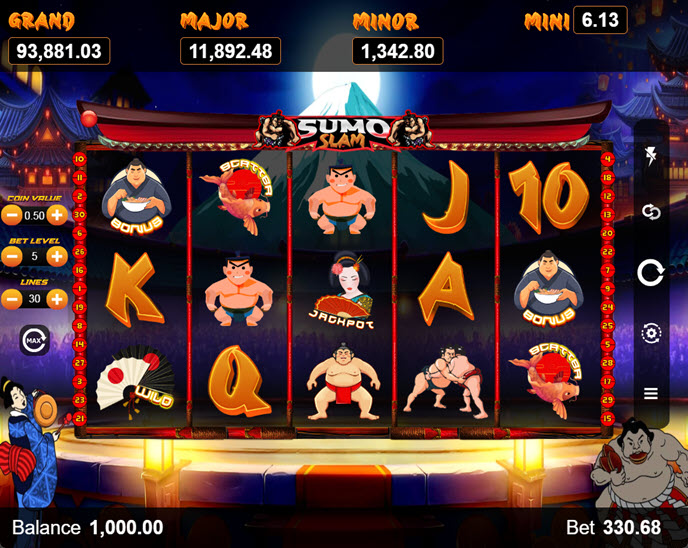Open the hamburger menu
The image size is (688, 548).
tap(651, 393)
